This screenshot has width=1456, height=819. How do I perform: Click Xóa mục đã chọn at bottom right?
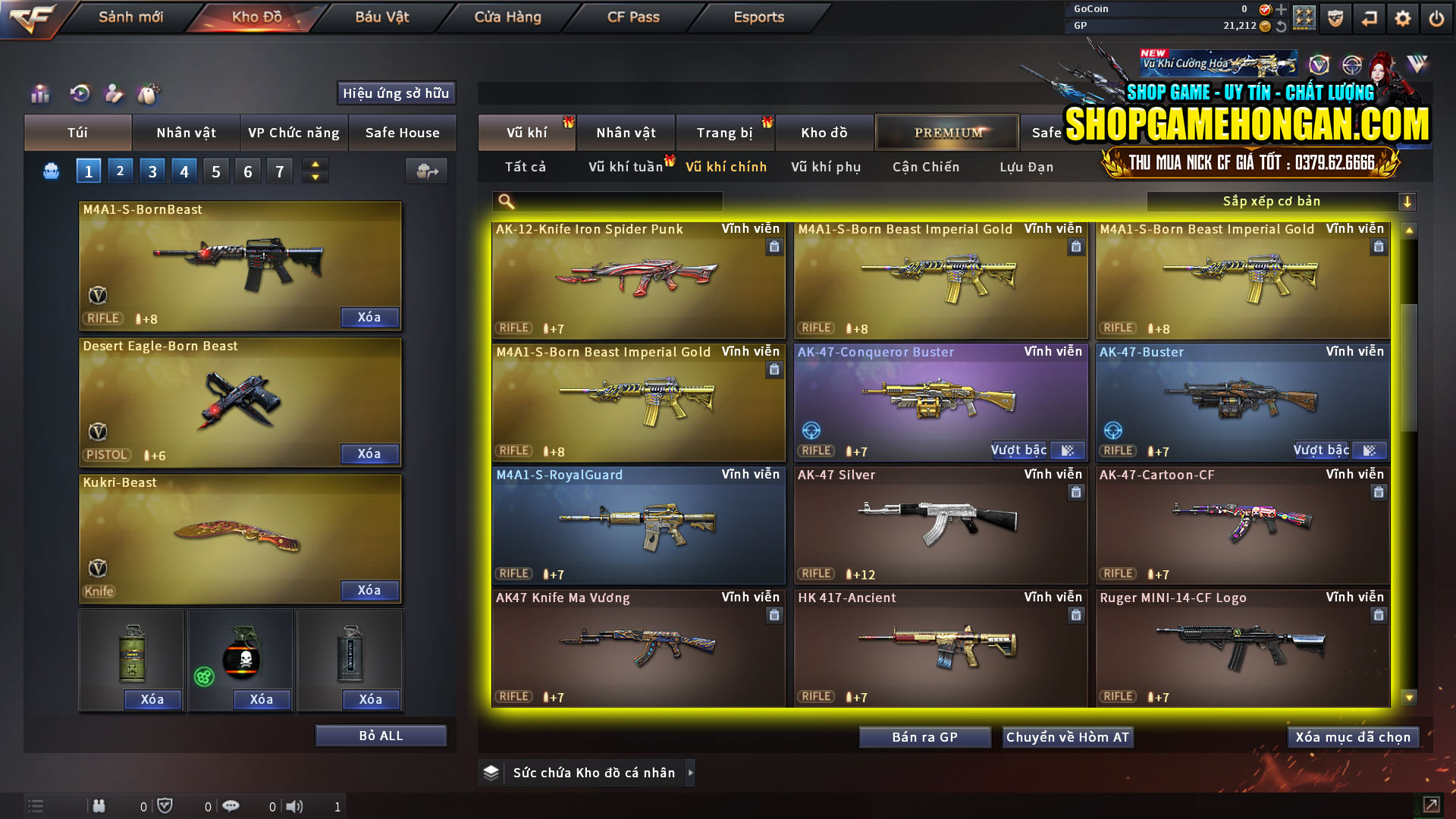tap(1353, 736)
